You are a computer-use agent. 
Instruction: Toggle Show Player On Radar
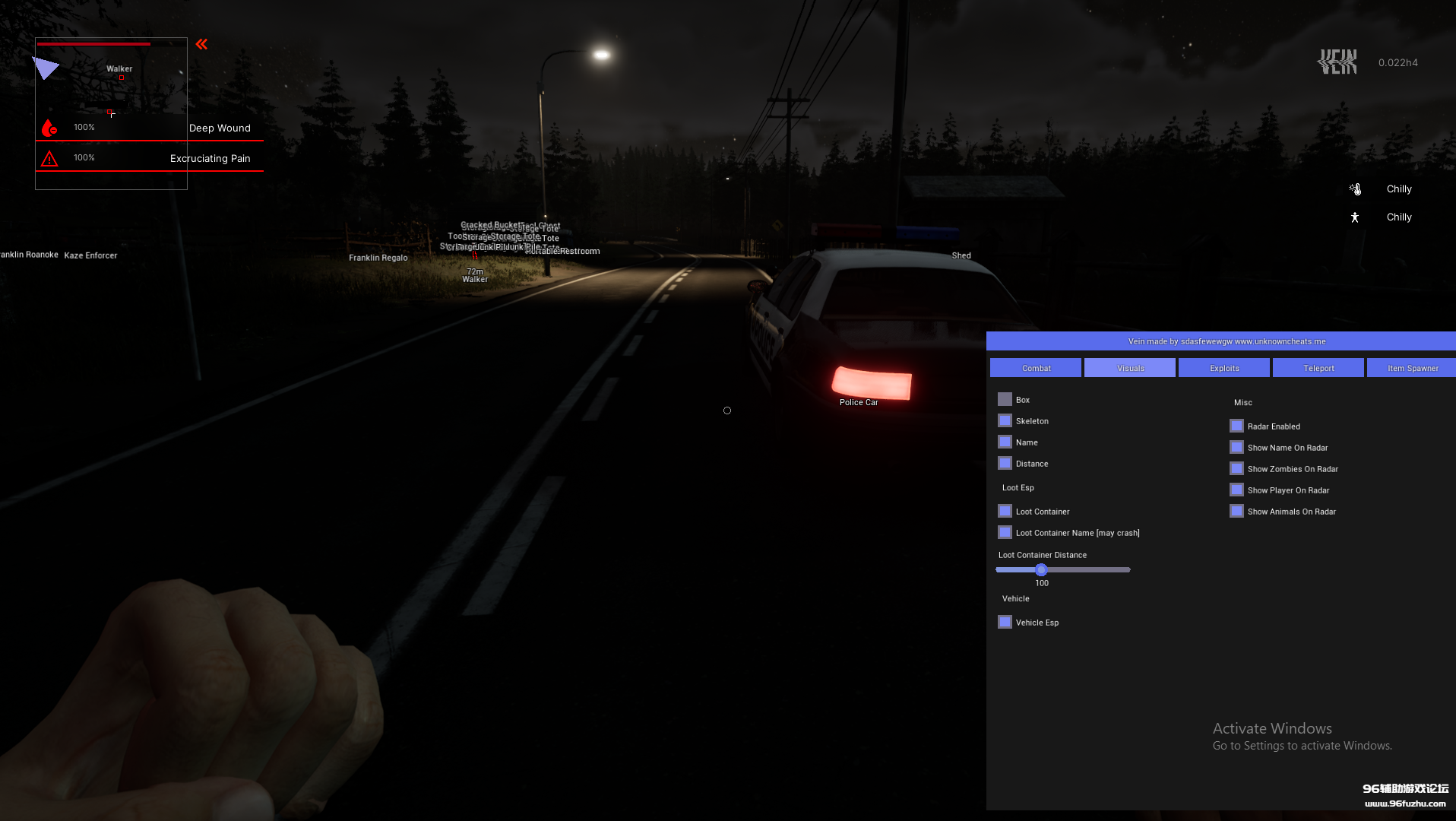point(1236,490)
